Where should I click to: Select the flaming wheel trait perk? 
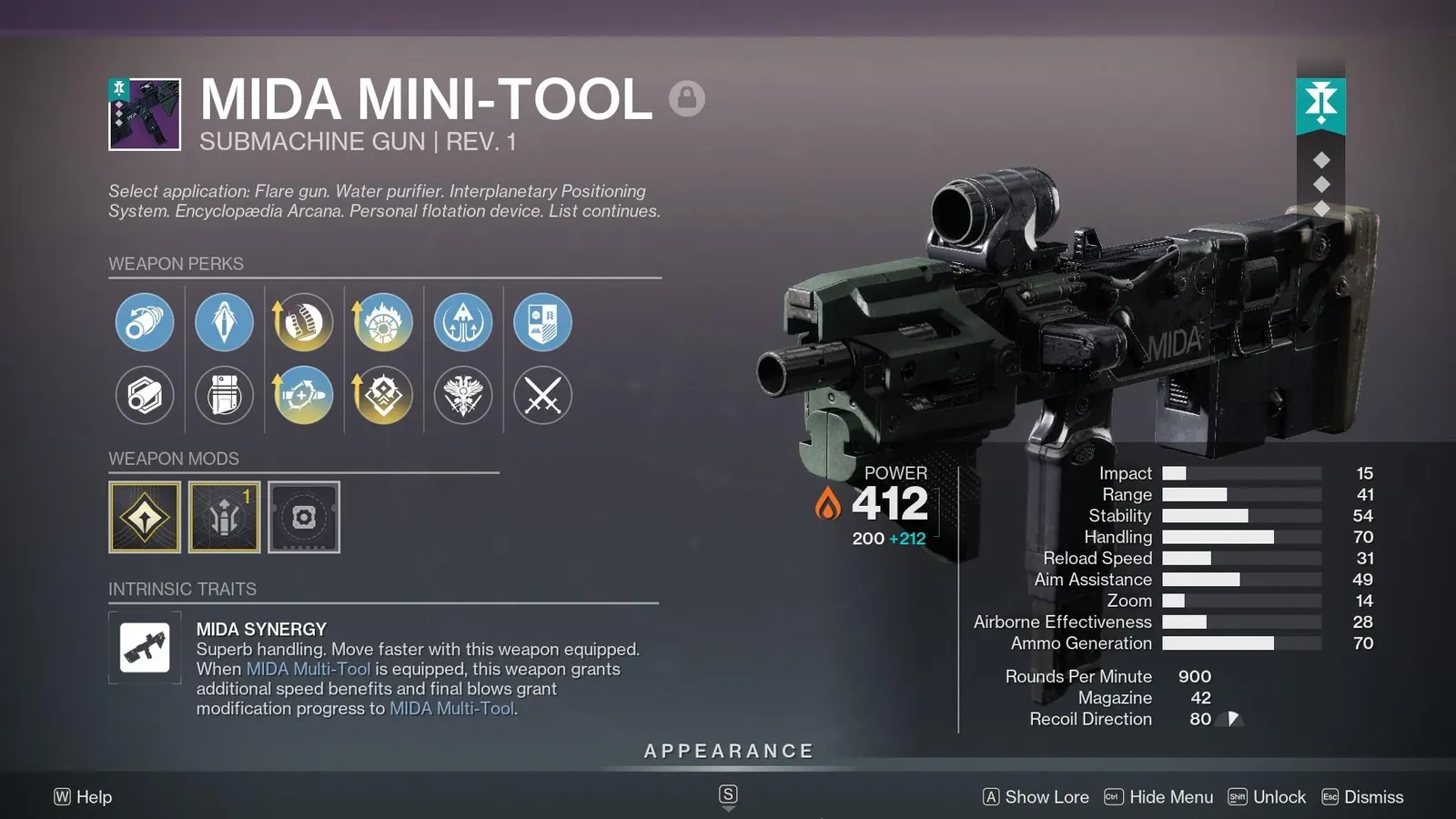pyautogui.click(x=382, y=321)
